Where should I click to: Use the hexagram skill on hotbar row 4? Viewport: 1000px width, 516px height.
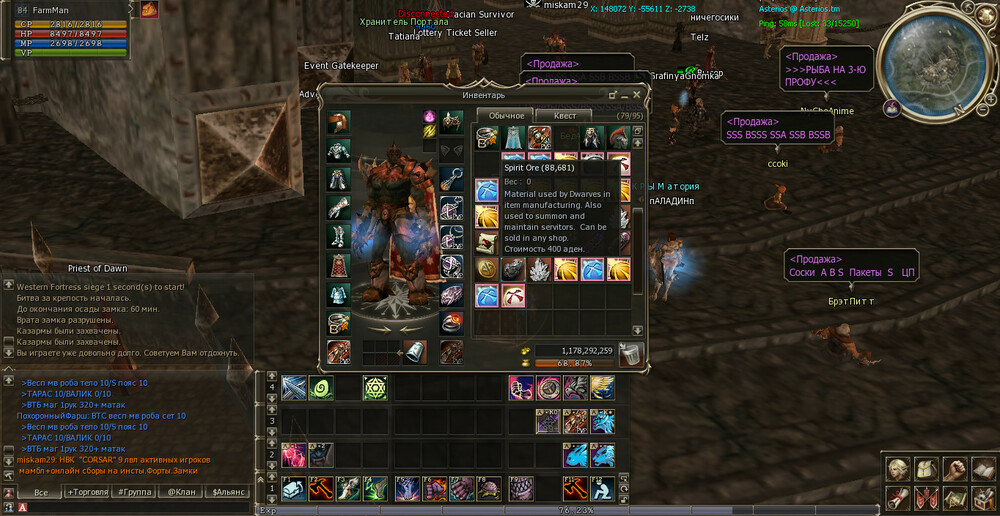(x=375, y=388)
